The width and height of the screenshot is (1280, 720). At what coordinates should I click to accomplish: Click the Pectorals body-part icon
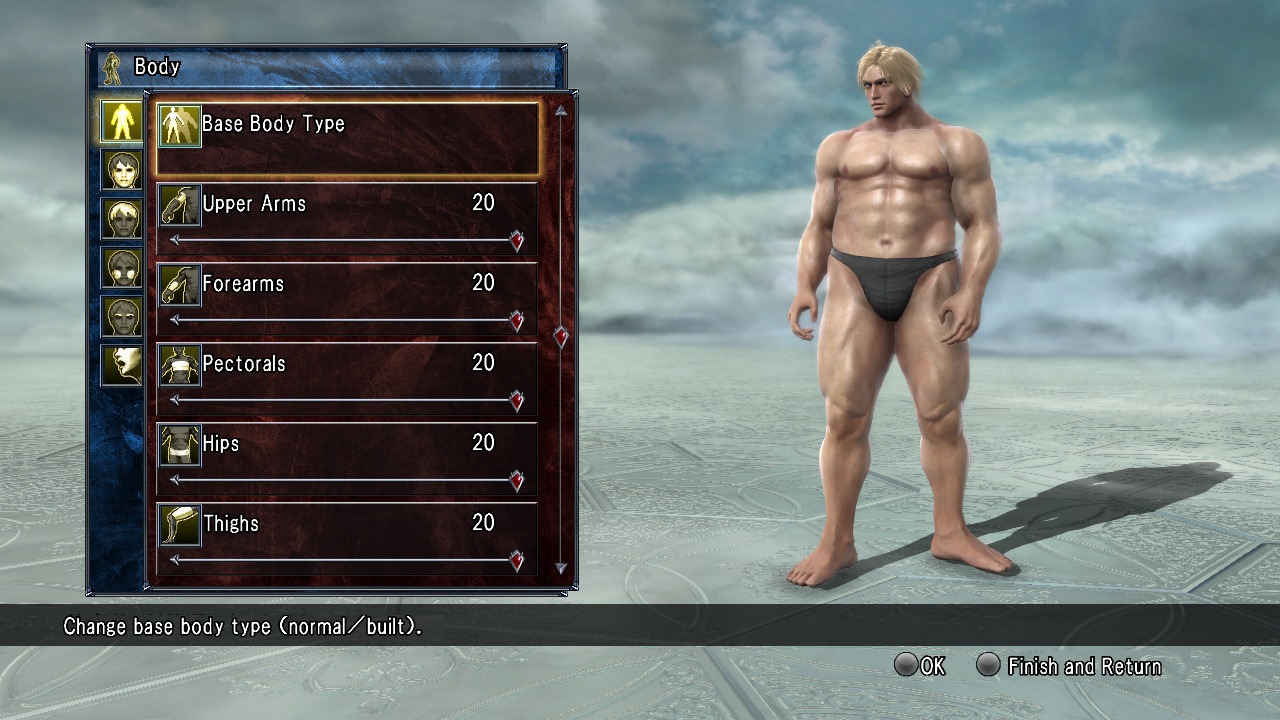click(x=180, y=365)
